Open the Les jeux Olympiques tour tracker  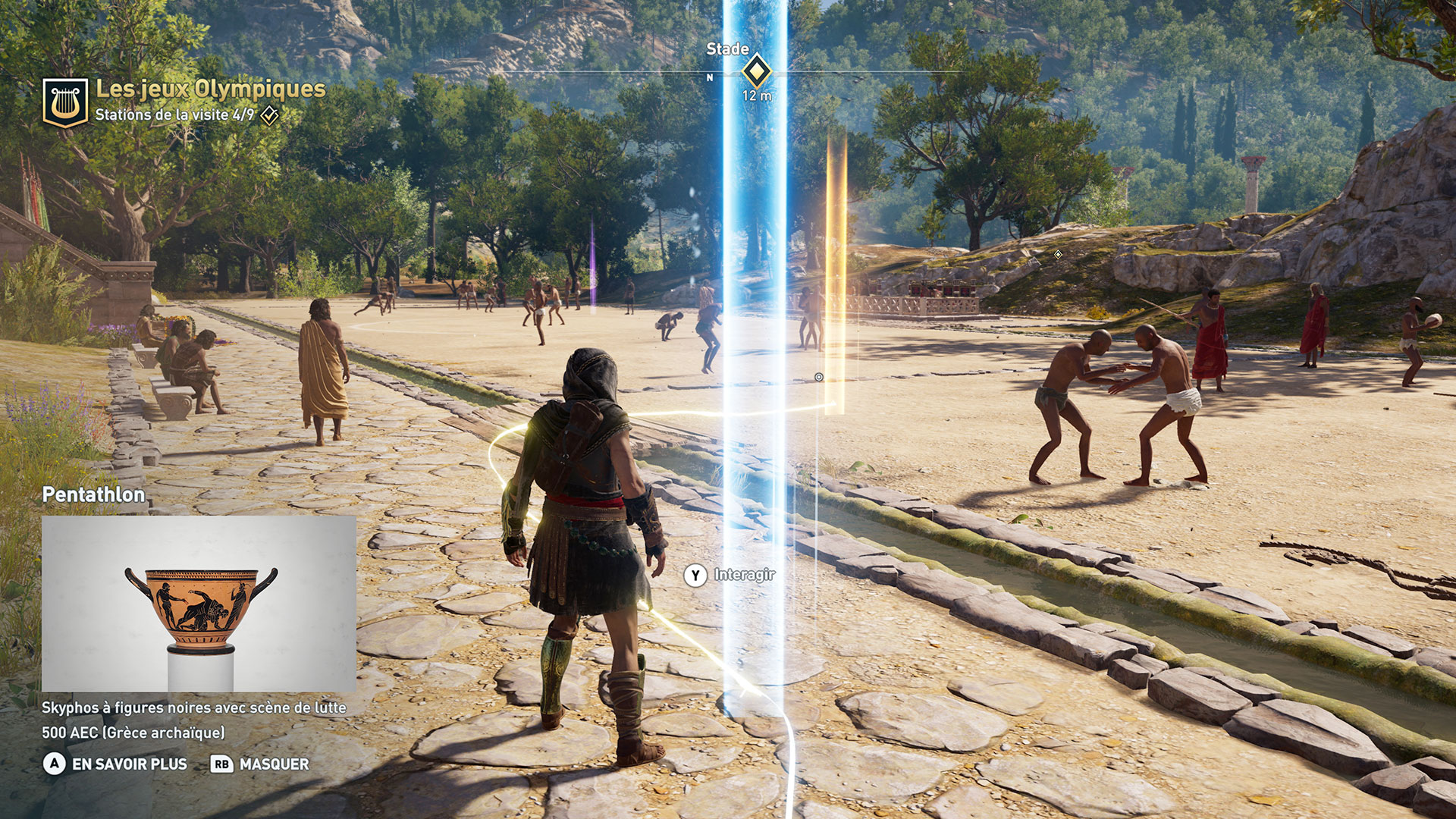point(210,89)
